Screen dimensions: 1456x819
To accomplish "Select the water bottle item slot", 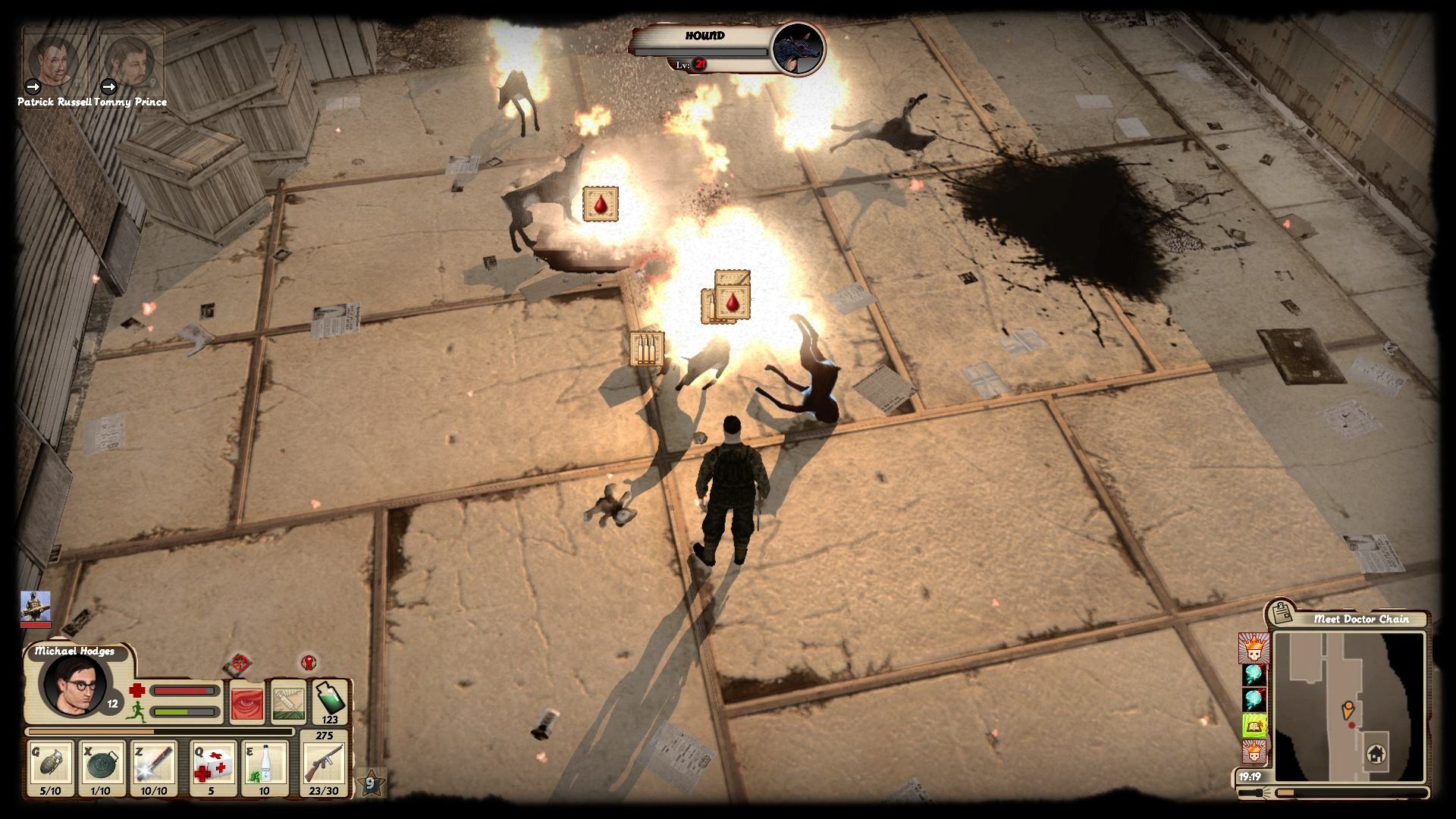I will (x=265, y=767).
